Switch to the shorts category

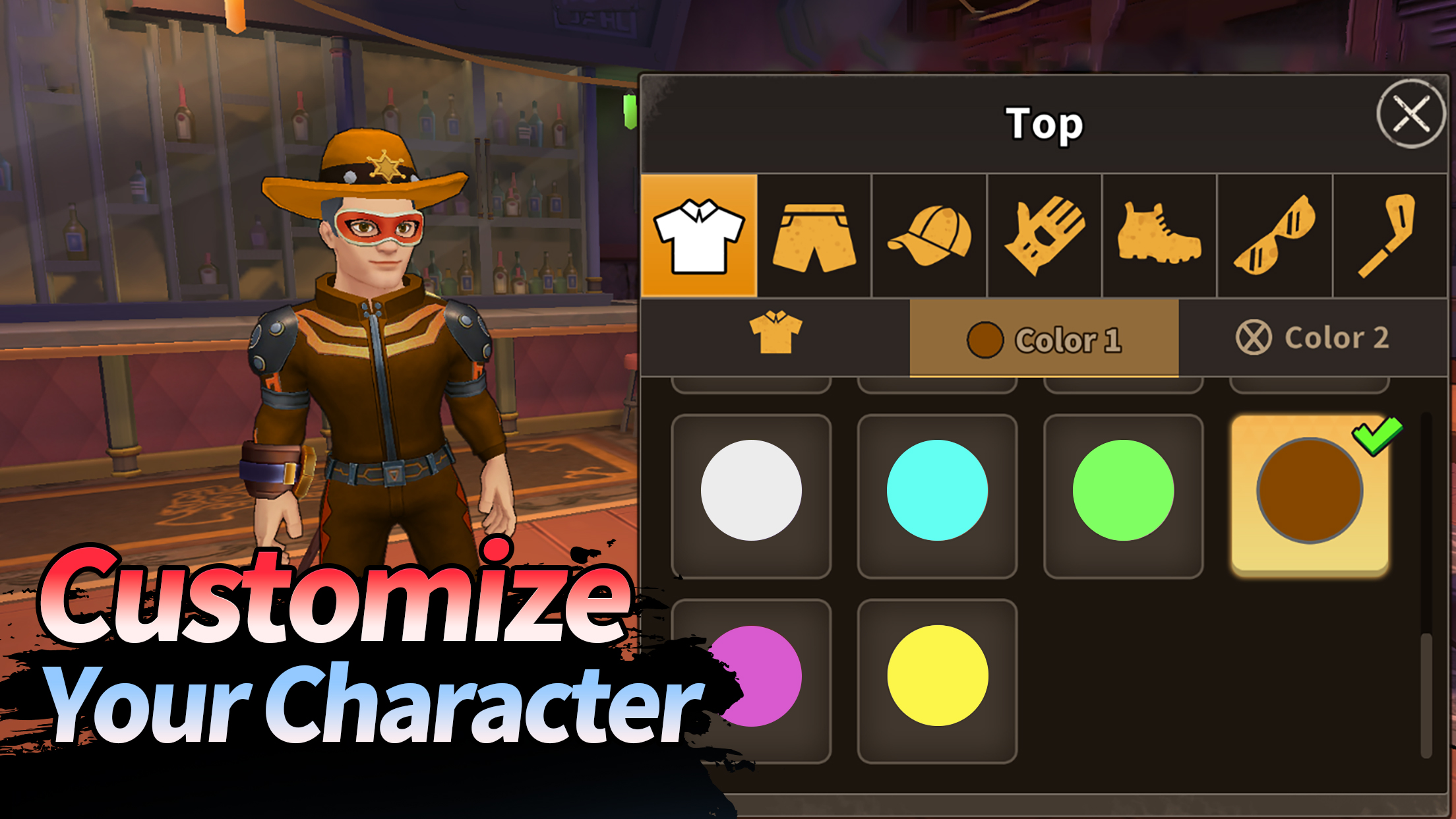tap(814, 236)
